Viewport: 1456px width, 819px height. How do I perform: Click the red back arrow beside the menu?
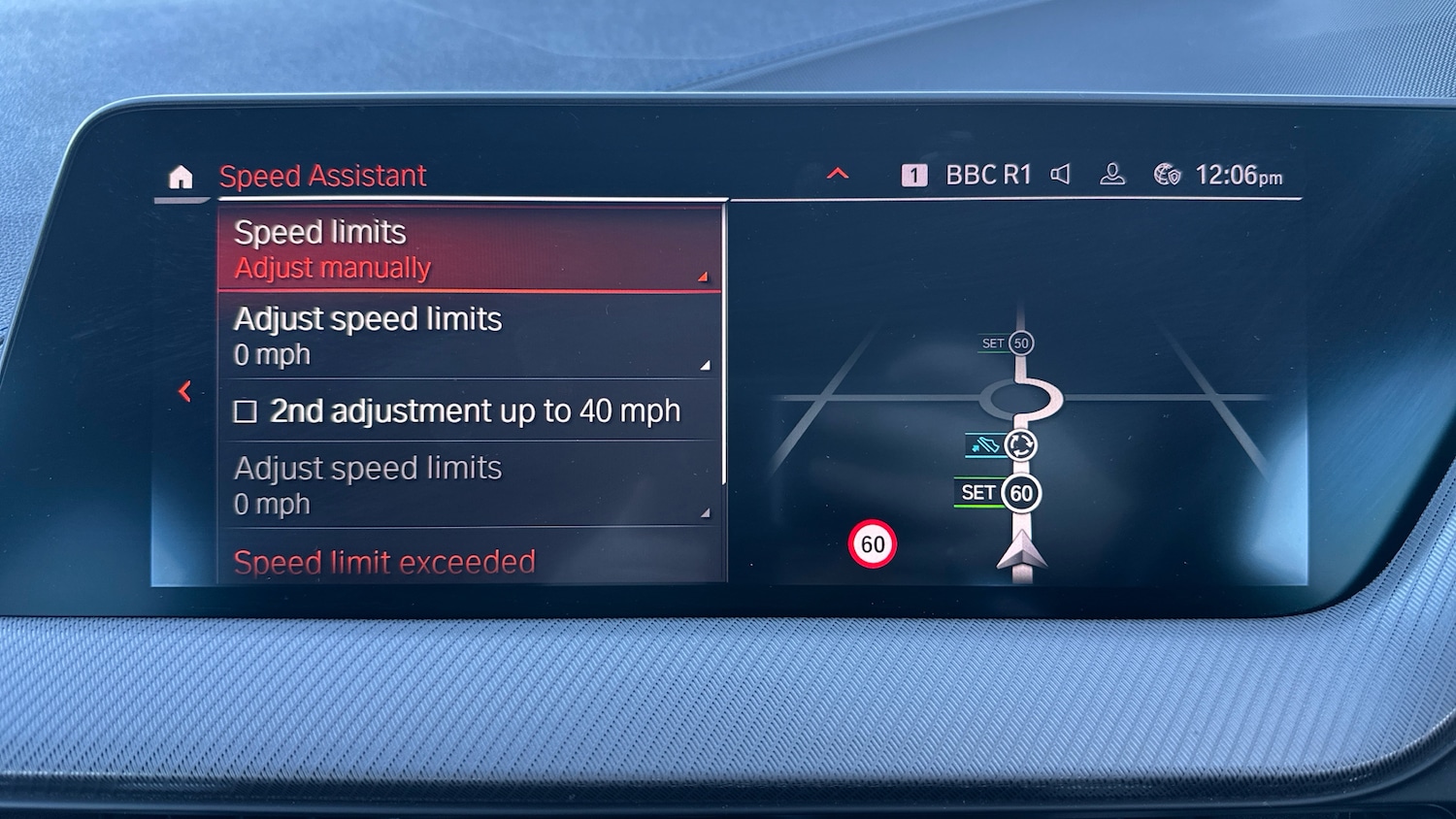(x=184, y=391)
